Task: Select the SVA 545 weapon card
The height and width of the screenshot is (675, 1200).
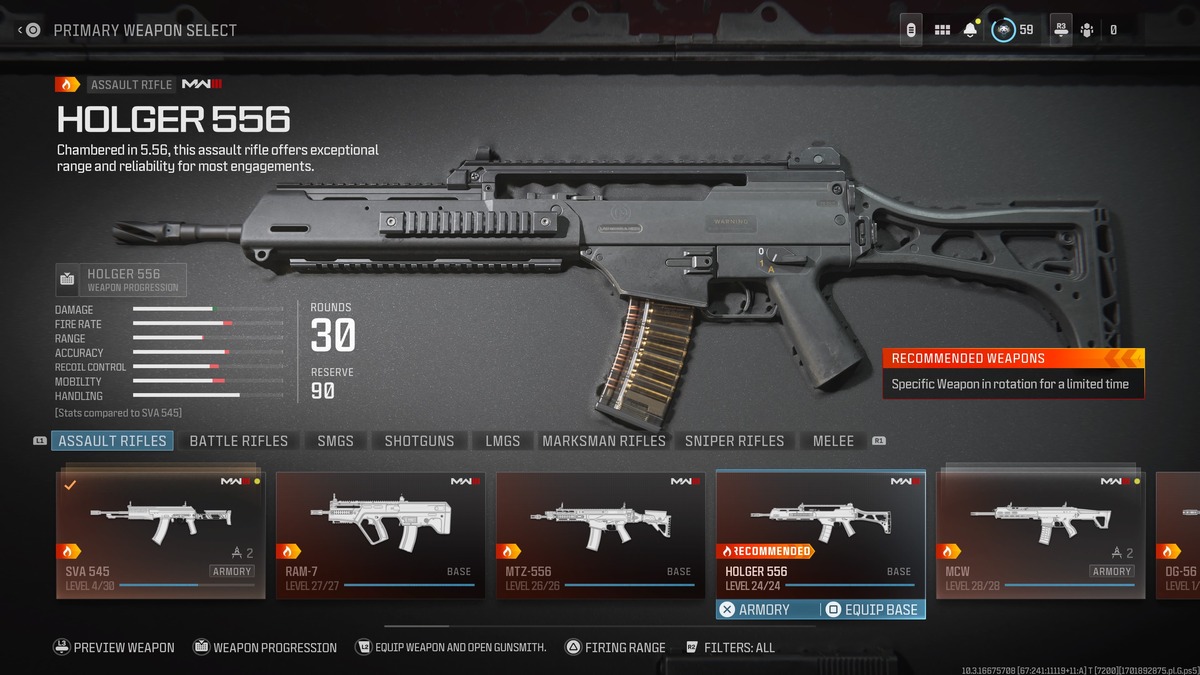Action: click(x=161, y=535)
